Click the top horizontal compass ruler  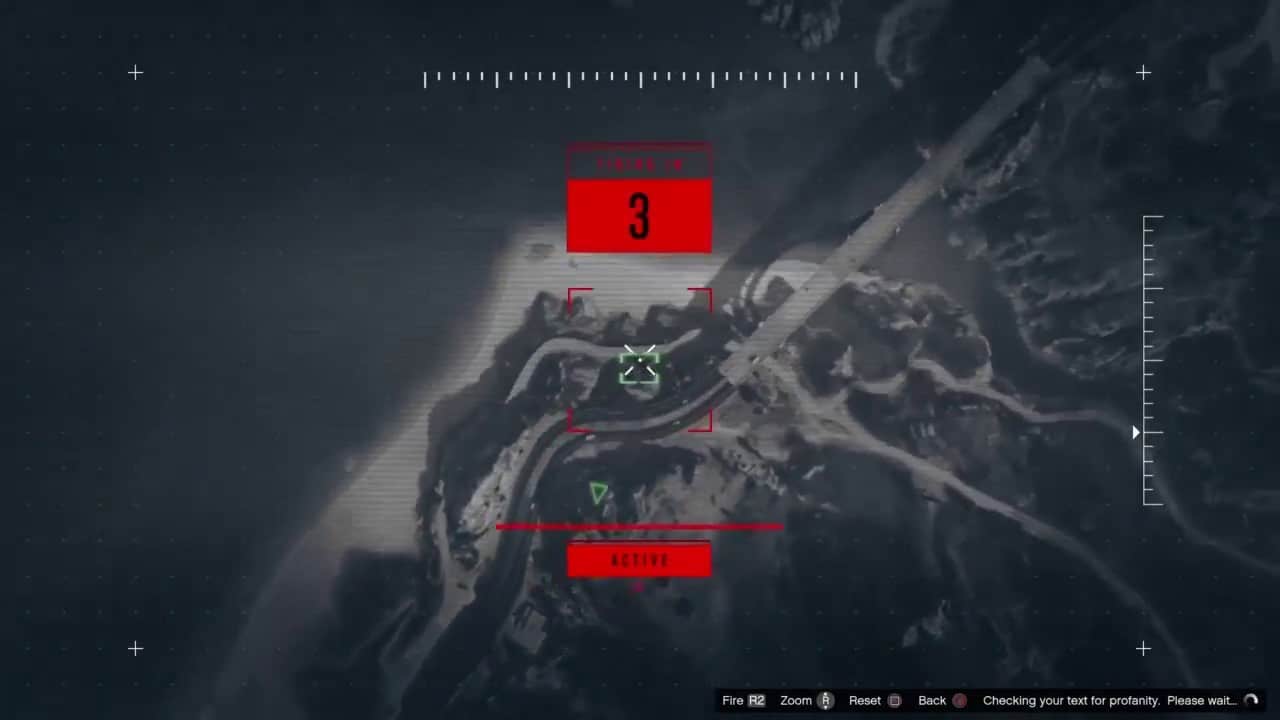[x=640, y=77]
